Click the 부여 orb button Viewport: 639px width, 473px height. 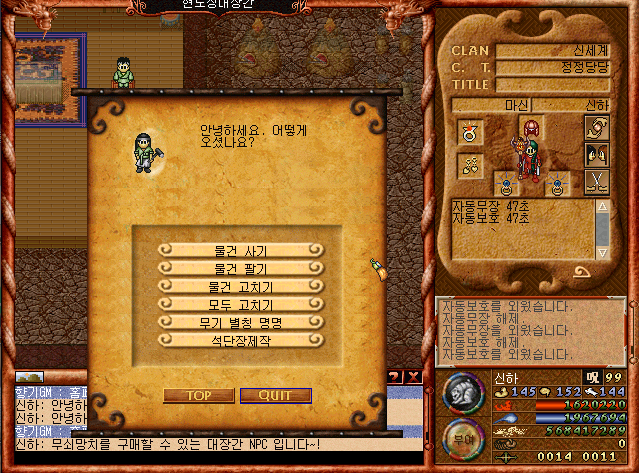pyautogui.click(x=461, y=439)
